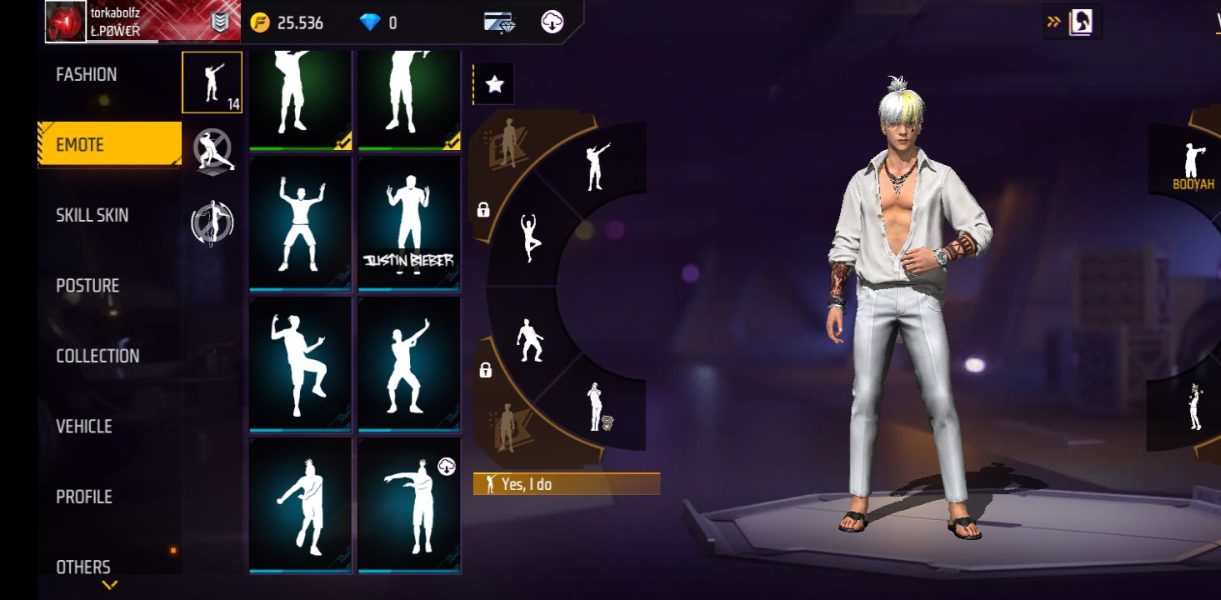Image resolution: width=1221 pixels, height=600 pixels.
Task: Click the star favorites button
Action: (x=494, y=85)
